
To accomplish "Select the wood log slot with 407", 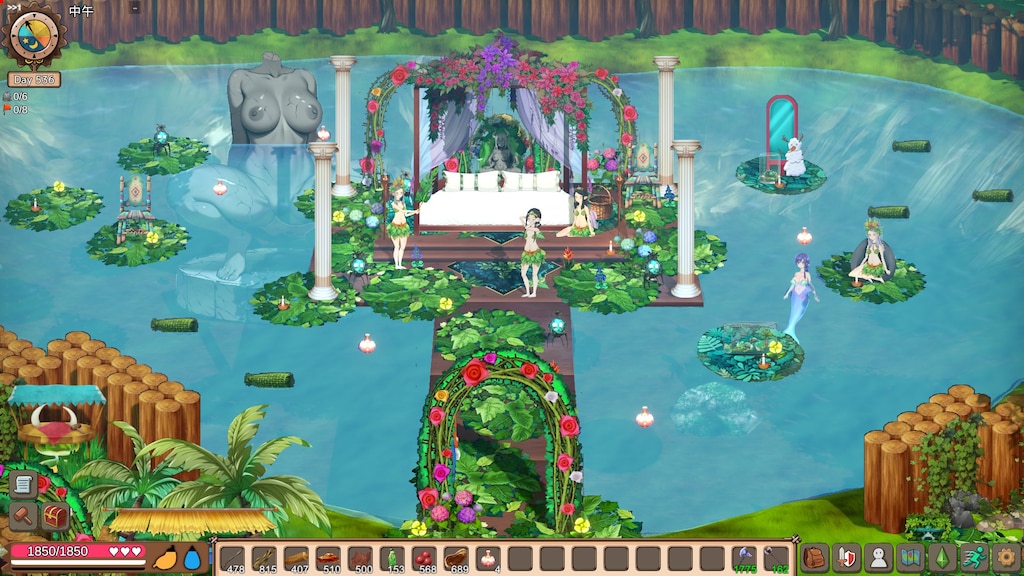I will point(295,559).
